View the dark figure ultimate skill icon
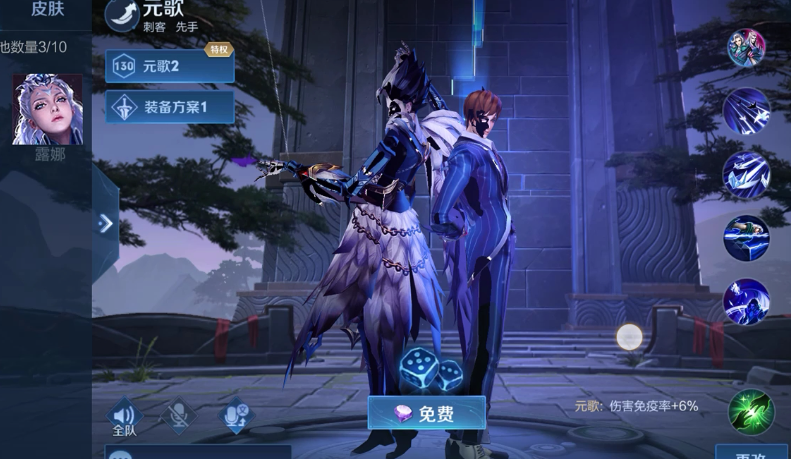This screenshot has width=791, height=459. tap(746, 301)
